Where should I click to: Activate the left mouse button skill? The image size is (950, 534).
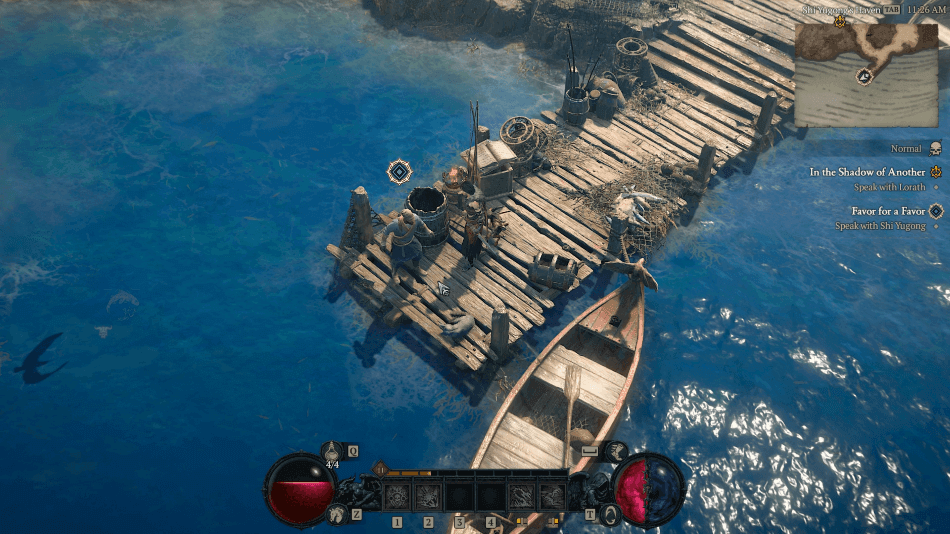coord(521,495)
